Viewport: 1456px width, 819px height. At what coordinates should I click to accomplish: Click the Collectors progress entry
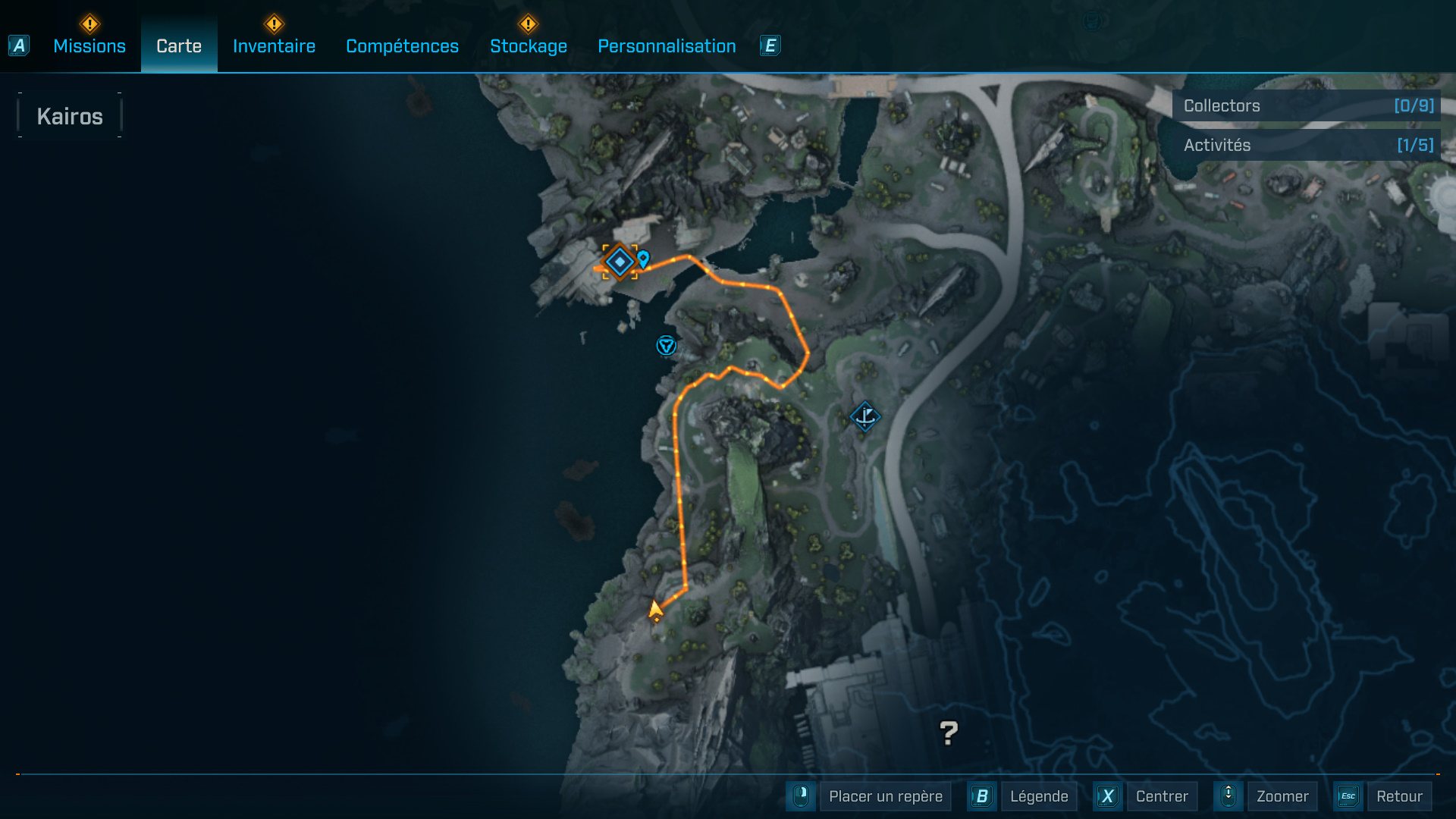[x=1306, y=105]
